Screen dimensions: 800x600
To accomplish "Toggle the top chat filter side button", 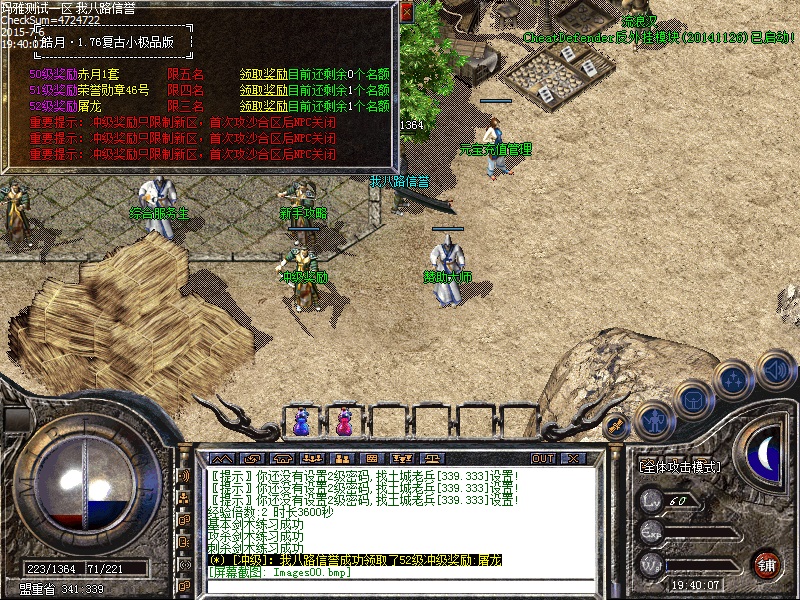I will [x=184, y=476].
